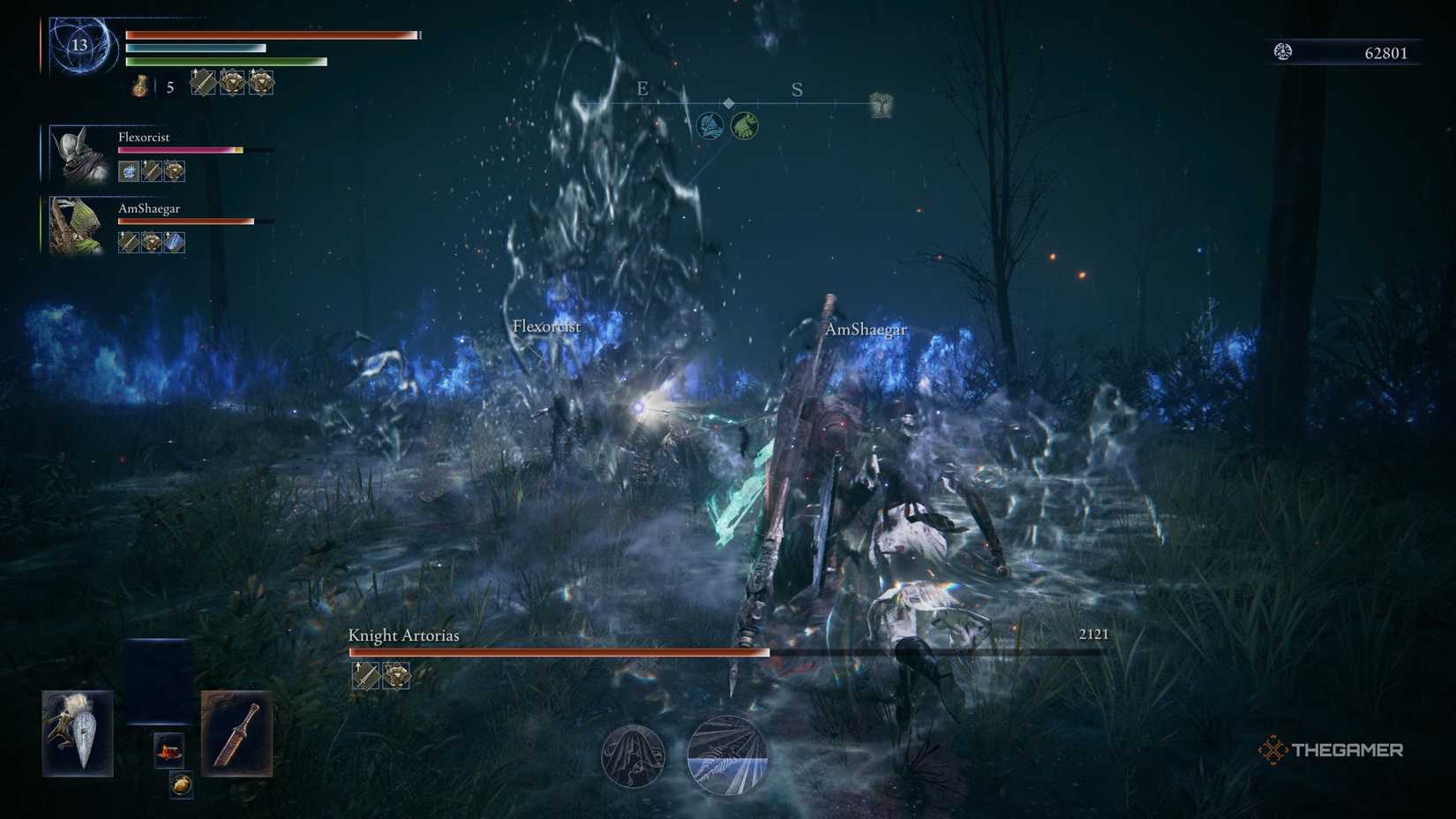Activate the hooded figure character skill
The width and height of the screenshot is (1456, 819).
click(633, 755)
